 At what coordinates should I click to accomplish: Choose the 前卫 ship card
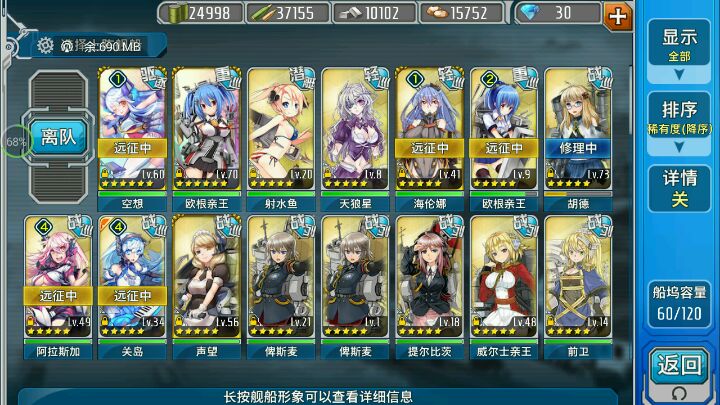coord(579,278)
